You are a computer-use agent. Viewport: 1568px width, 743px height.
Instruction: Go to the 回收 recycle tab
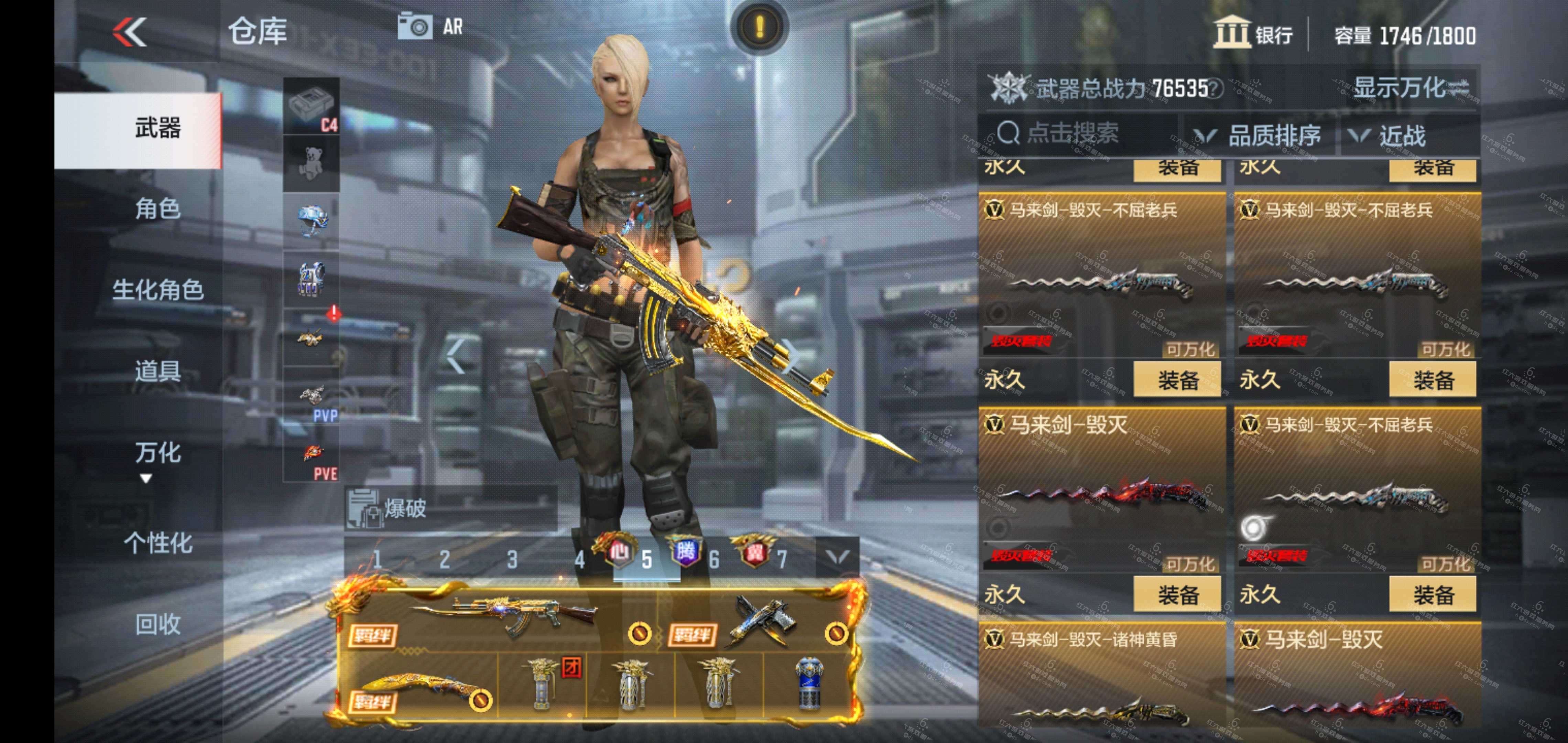point(157,624)
